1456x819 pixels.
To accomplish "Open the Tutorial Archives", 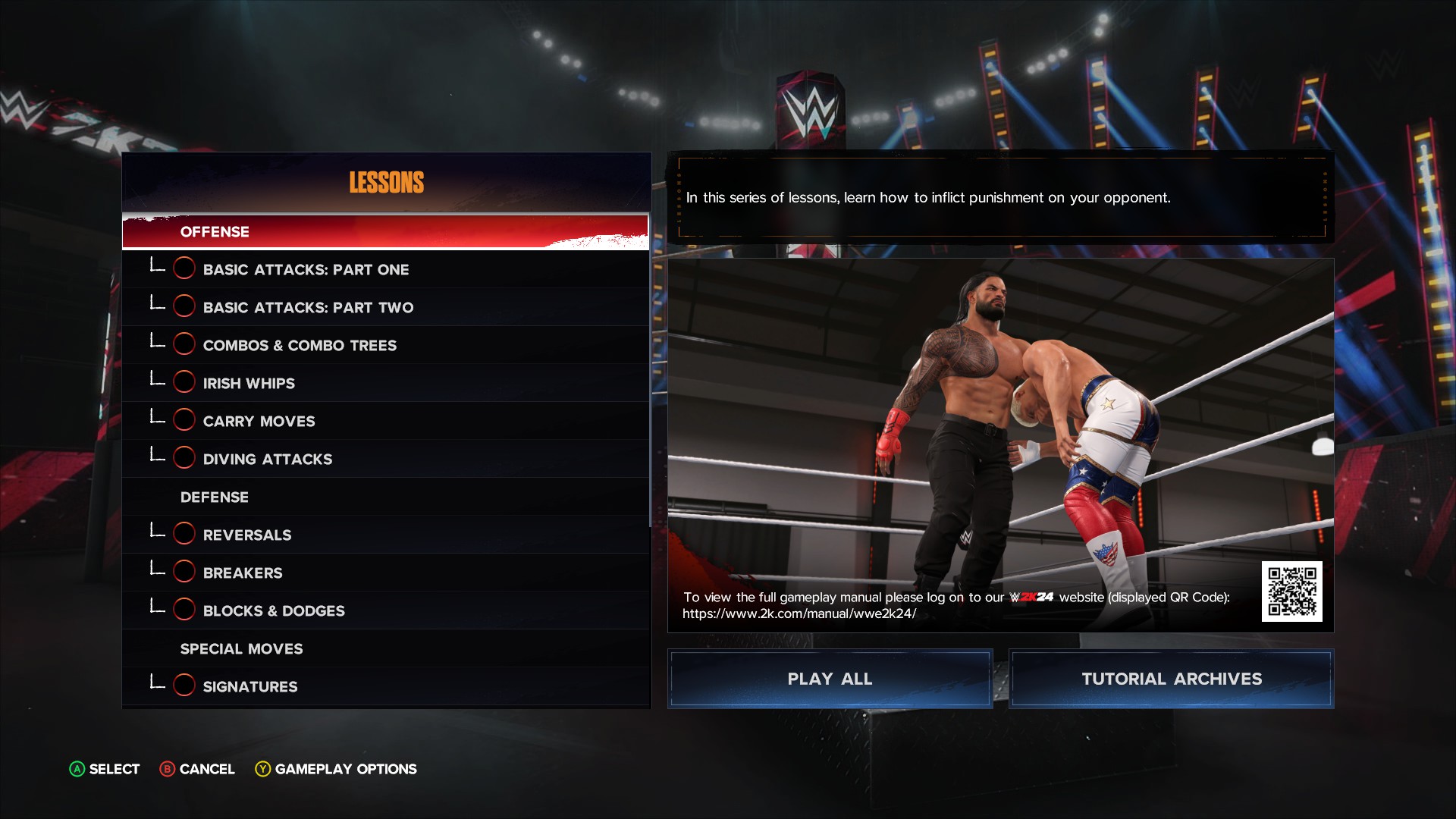I will point(1171,679).
